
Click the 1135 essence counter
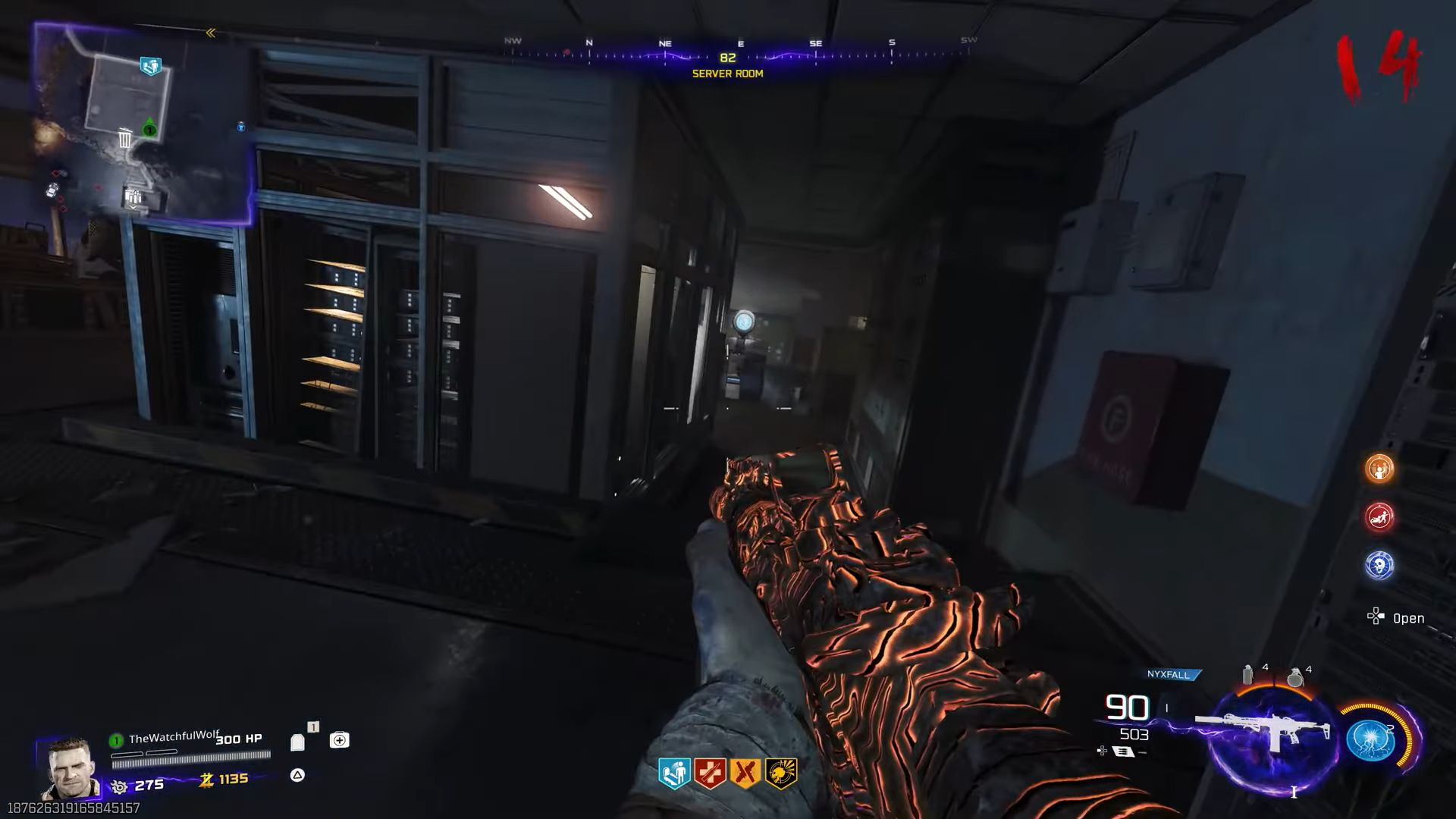coord(233,778)
